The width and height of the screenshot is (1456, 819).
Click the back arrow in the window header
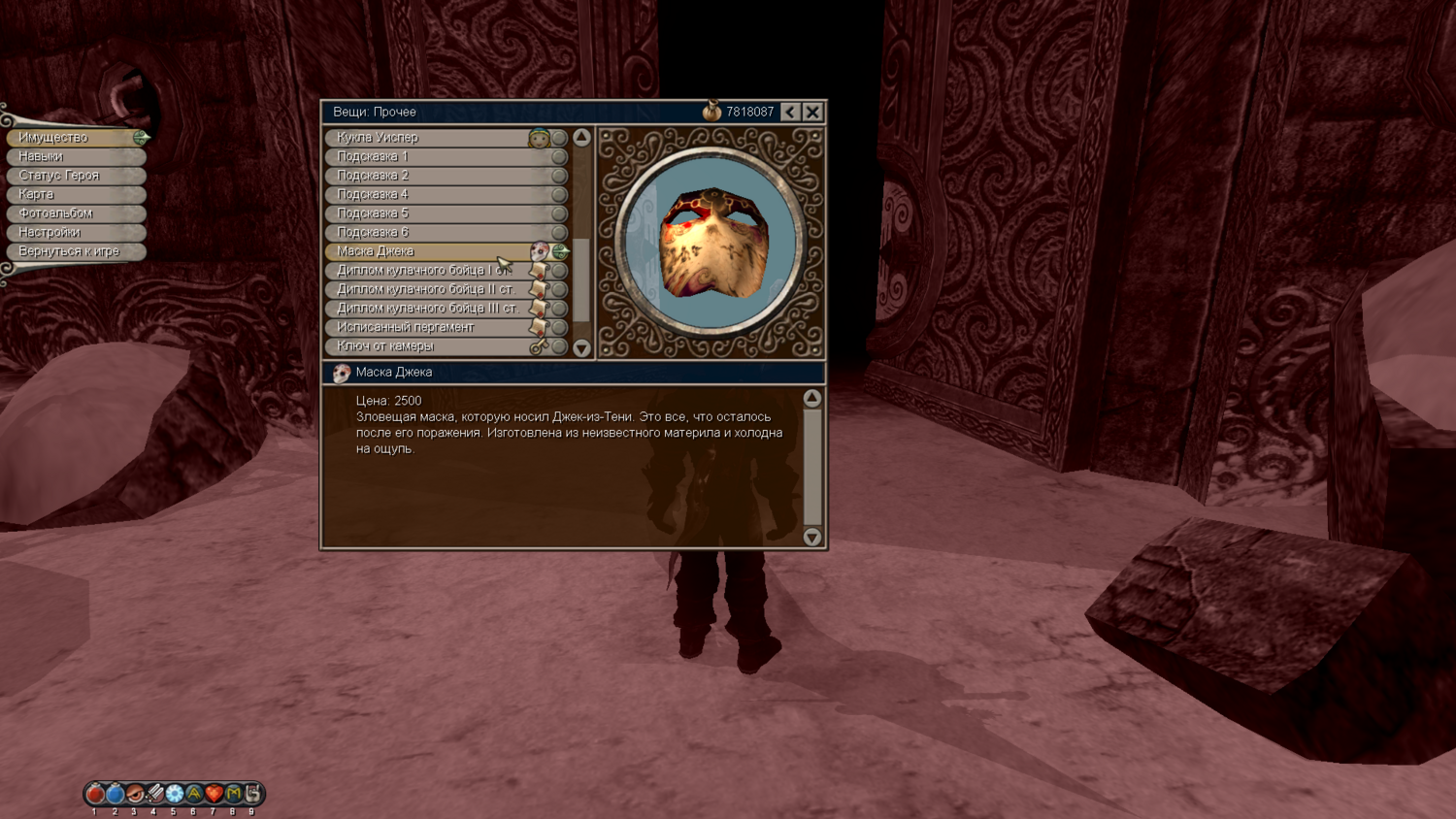[x=791, y=112]
